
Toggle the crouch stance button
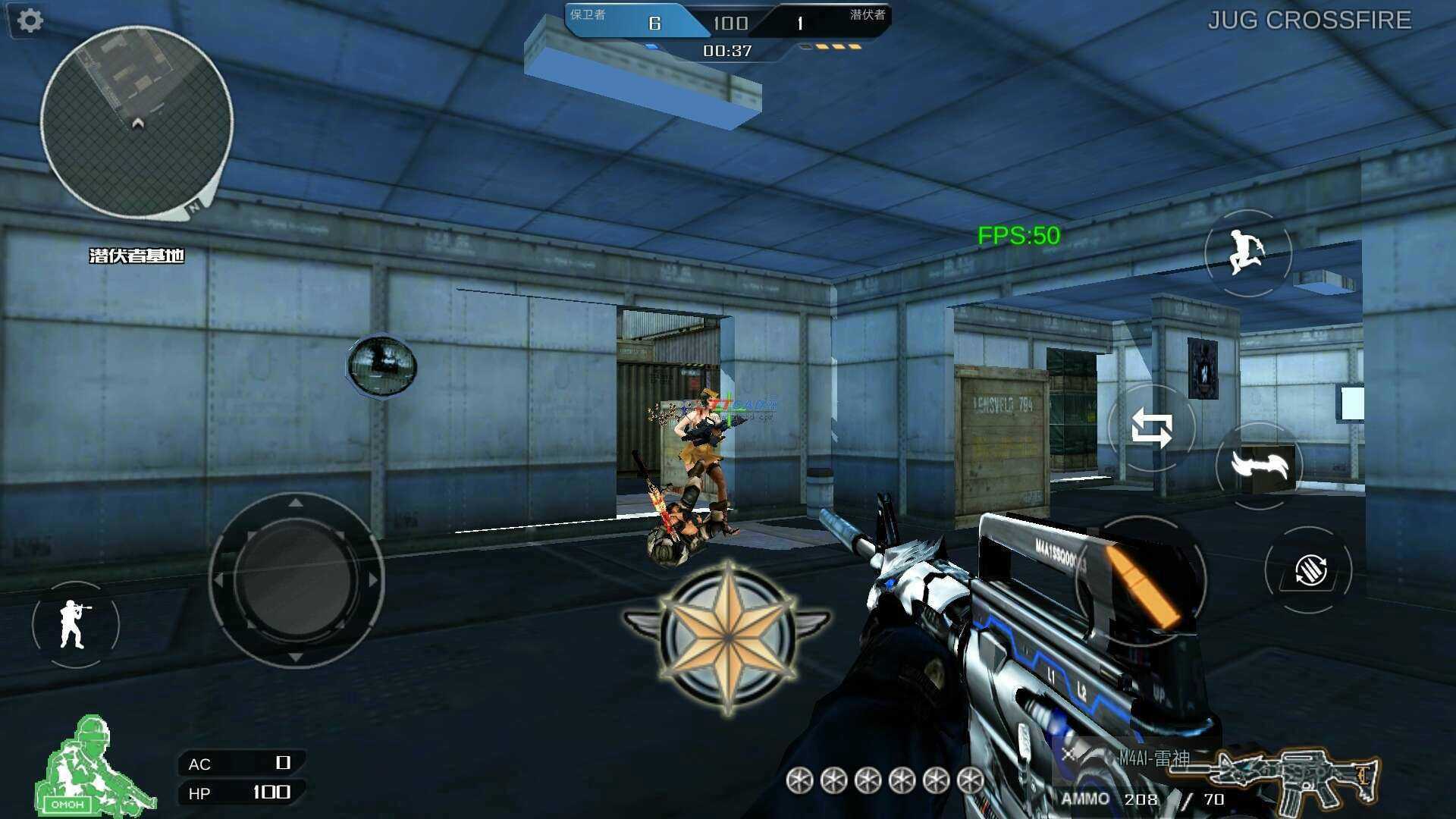click(x=74, y=624)
